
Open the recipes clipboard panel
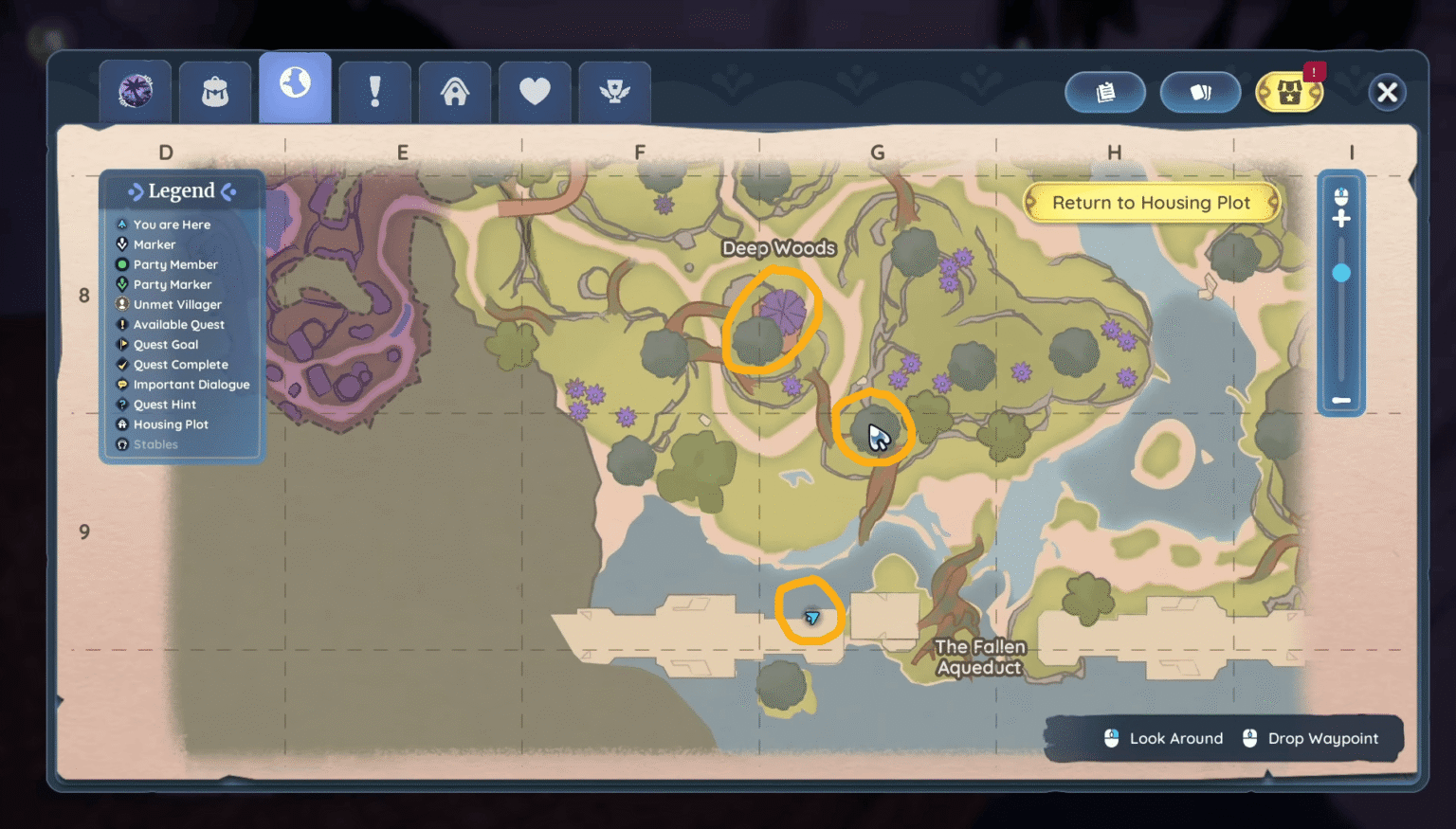1105,92
